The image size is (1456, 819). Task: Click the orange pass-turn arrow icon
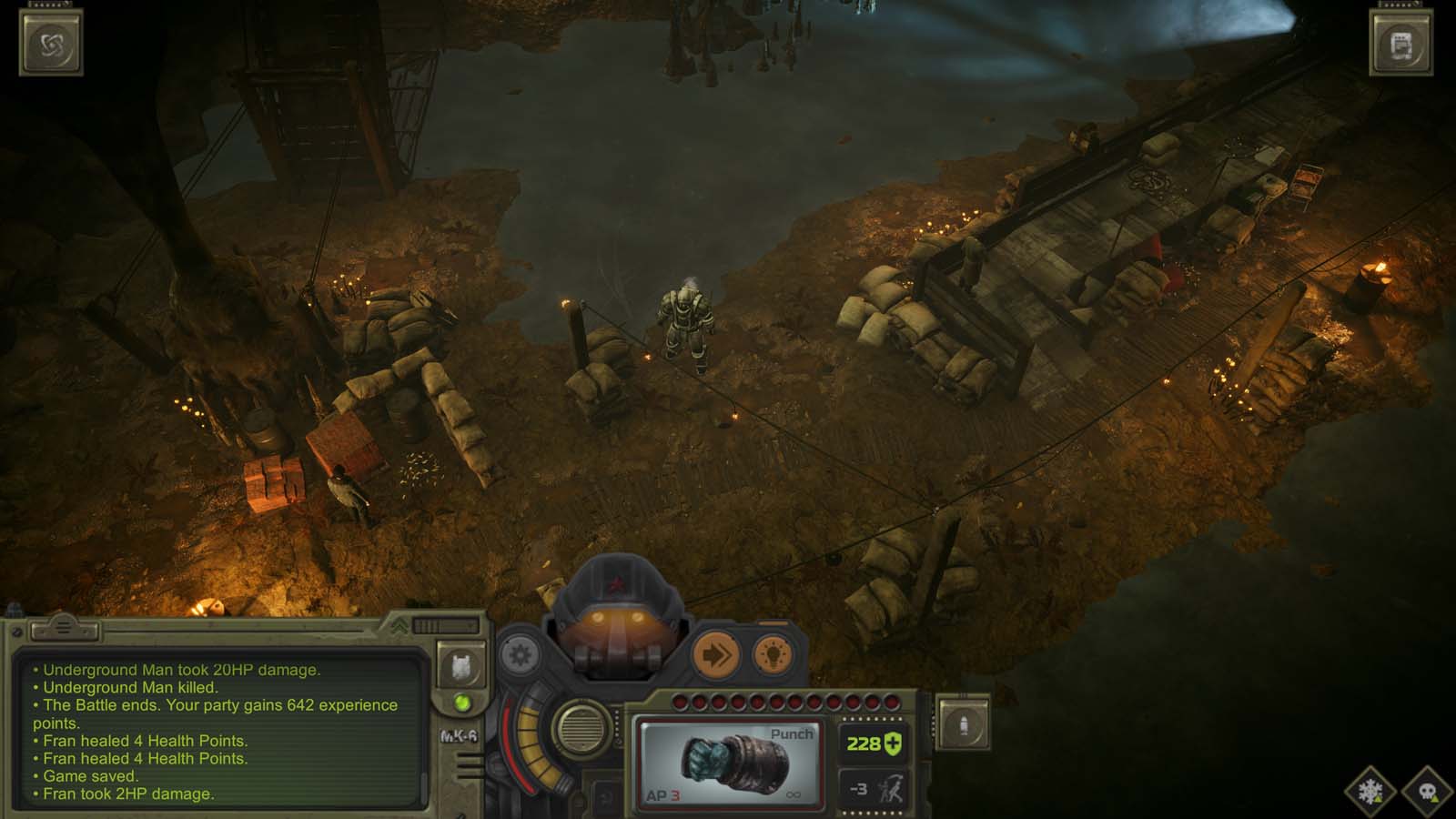pos(715,653)
